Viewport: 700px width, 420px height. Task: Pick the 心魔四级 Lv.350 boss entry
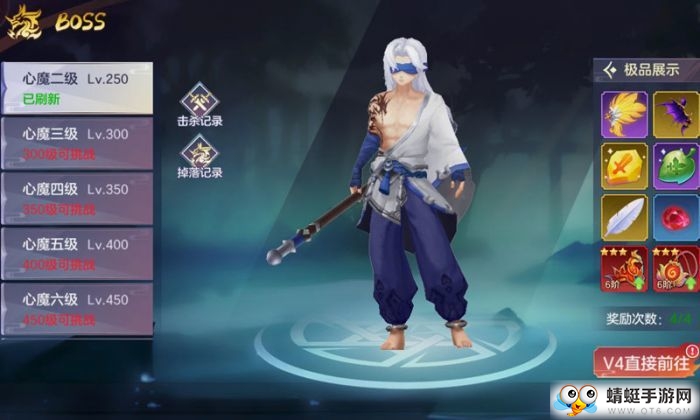click(75, 195)
